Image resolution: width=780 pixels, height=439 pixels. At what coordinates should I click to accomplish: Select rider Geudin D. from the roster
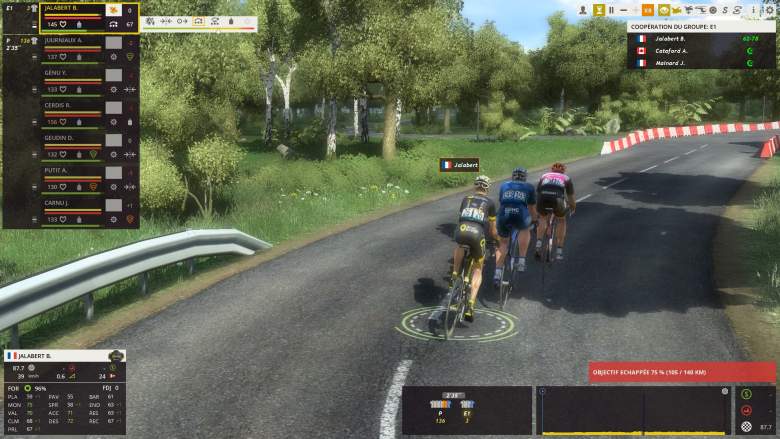point(58,138)
